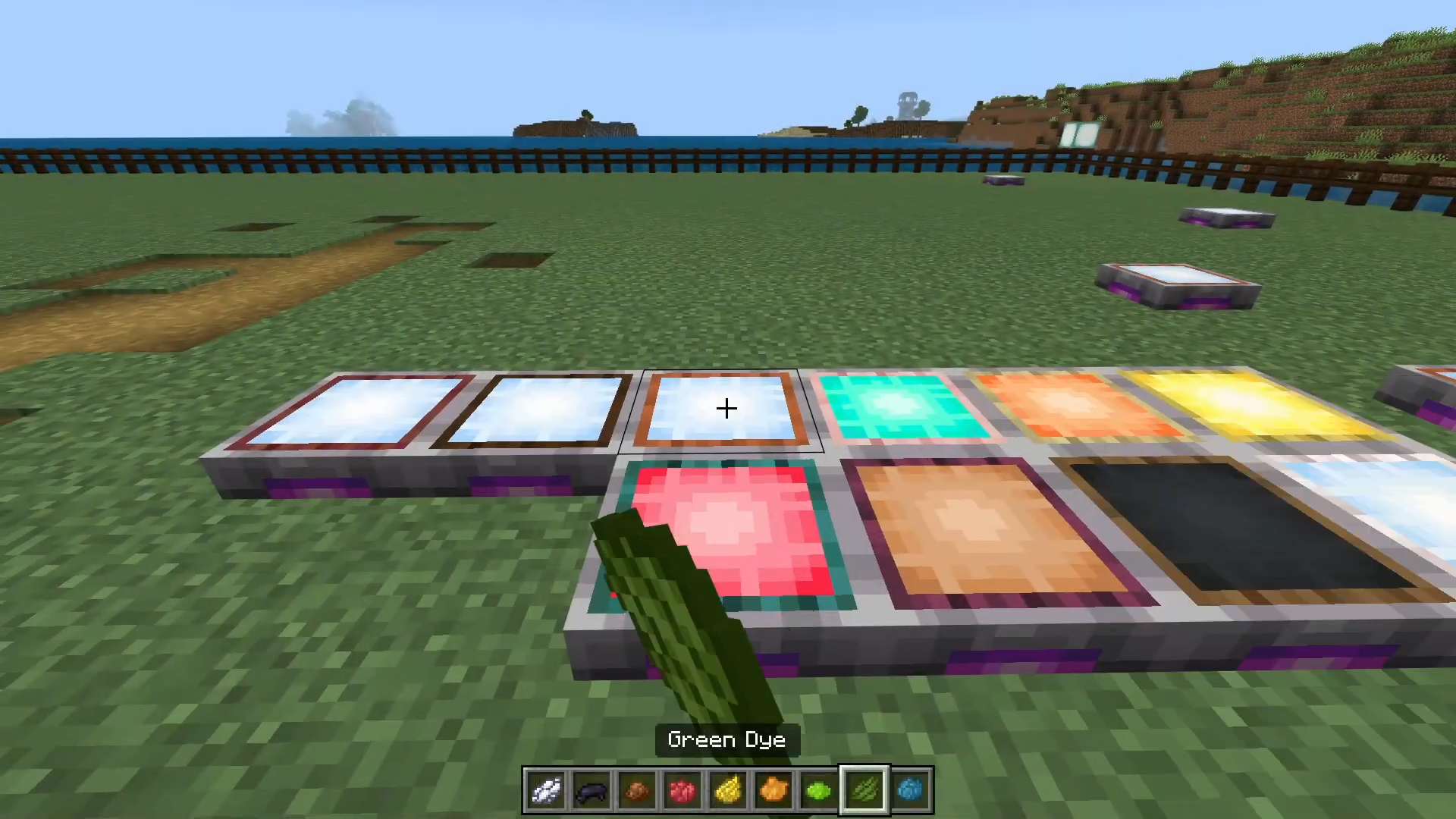Select the white dye in the hotbar
1456x819 pixels.
[545, 791]
